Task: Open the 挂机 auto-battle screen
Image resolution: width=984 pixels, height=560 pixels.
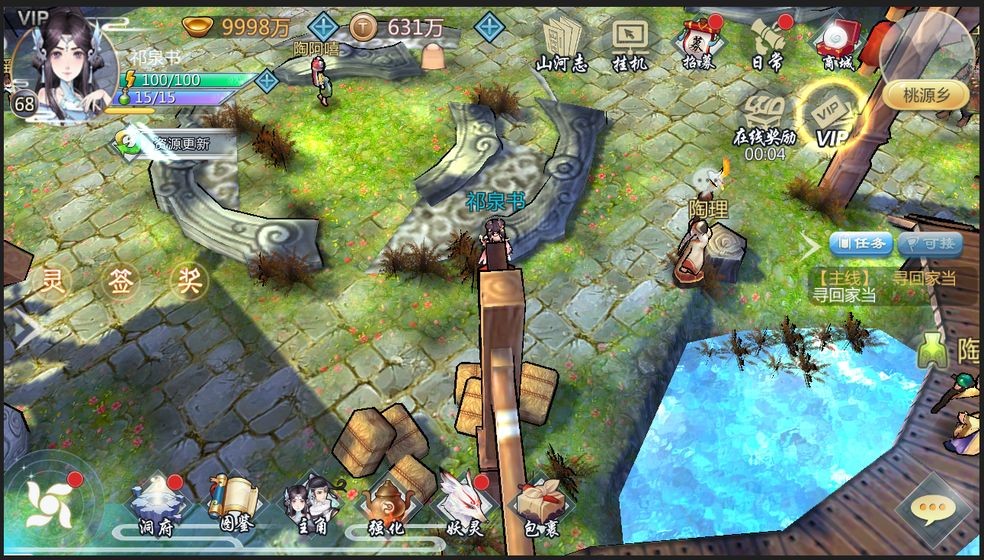Action: (x=631, y=43)
